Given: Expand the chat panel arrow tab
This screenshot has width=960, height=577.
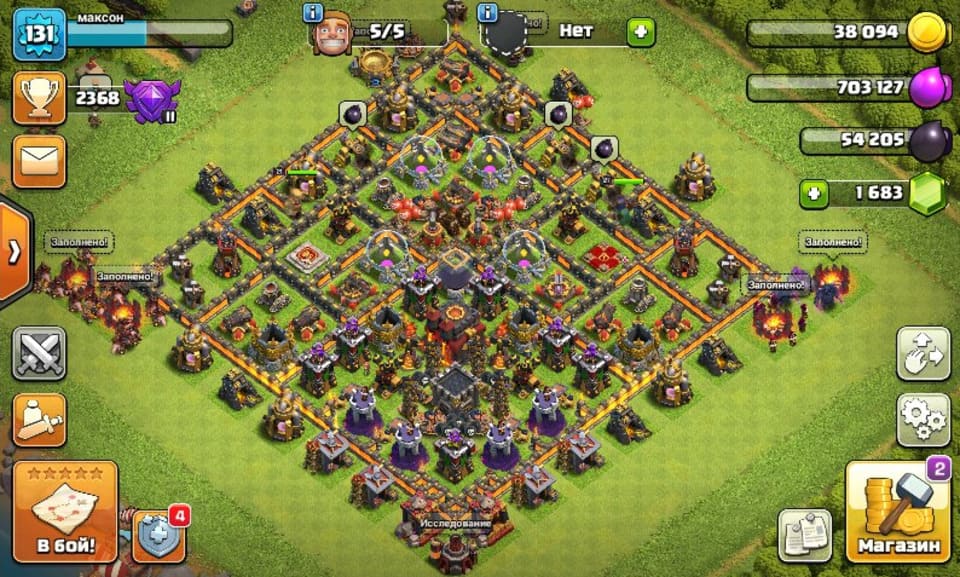Looking at the screenshot, I should 13,252.
